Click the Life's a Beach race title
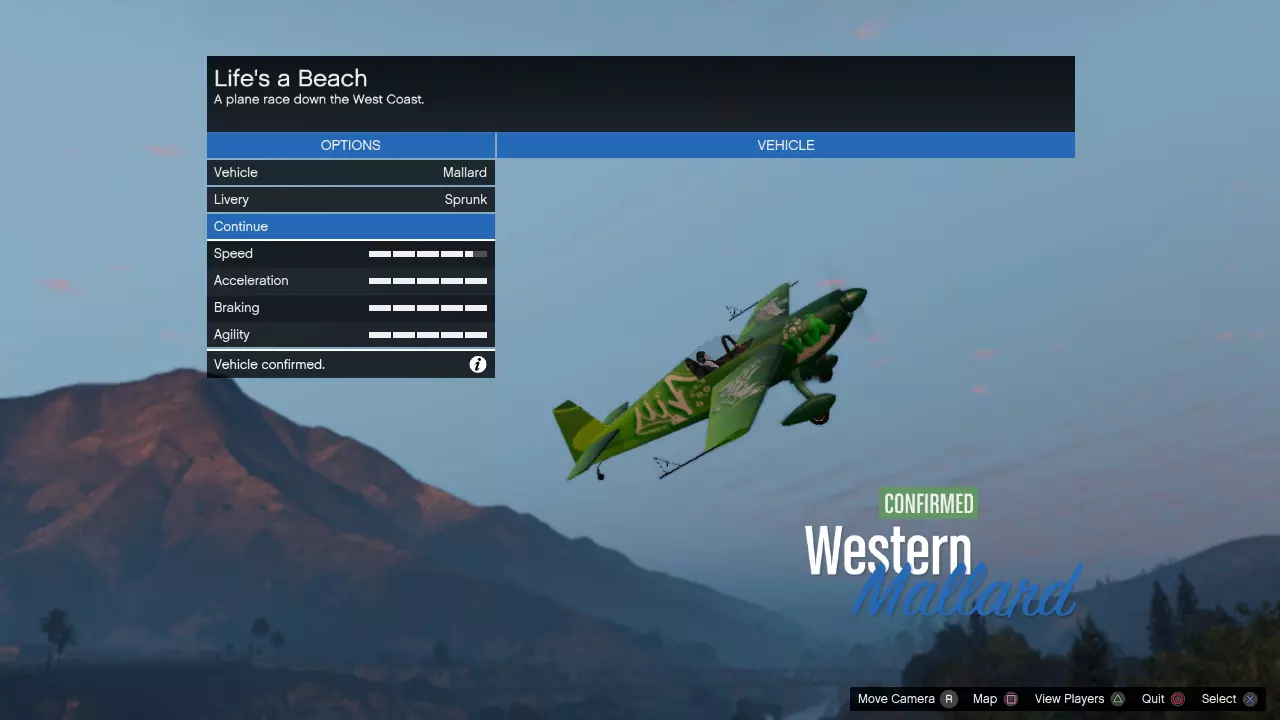The height and width of the screenshot is (720, 1280). (290, 78)
